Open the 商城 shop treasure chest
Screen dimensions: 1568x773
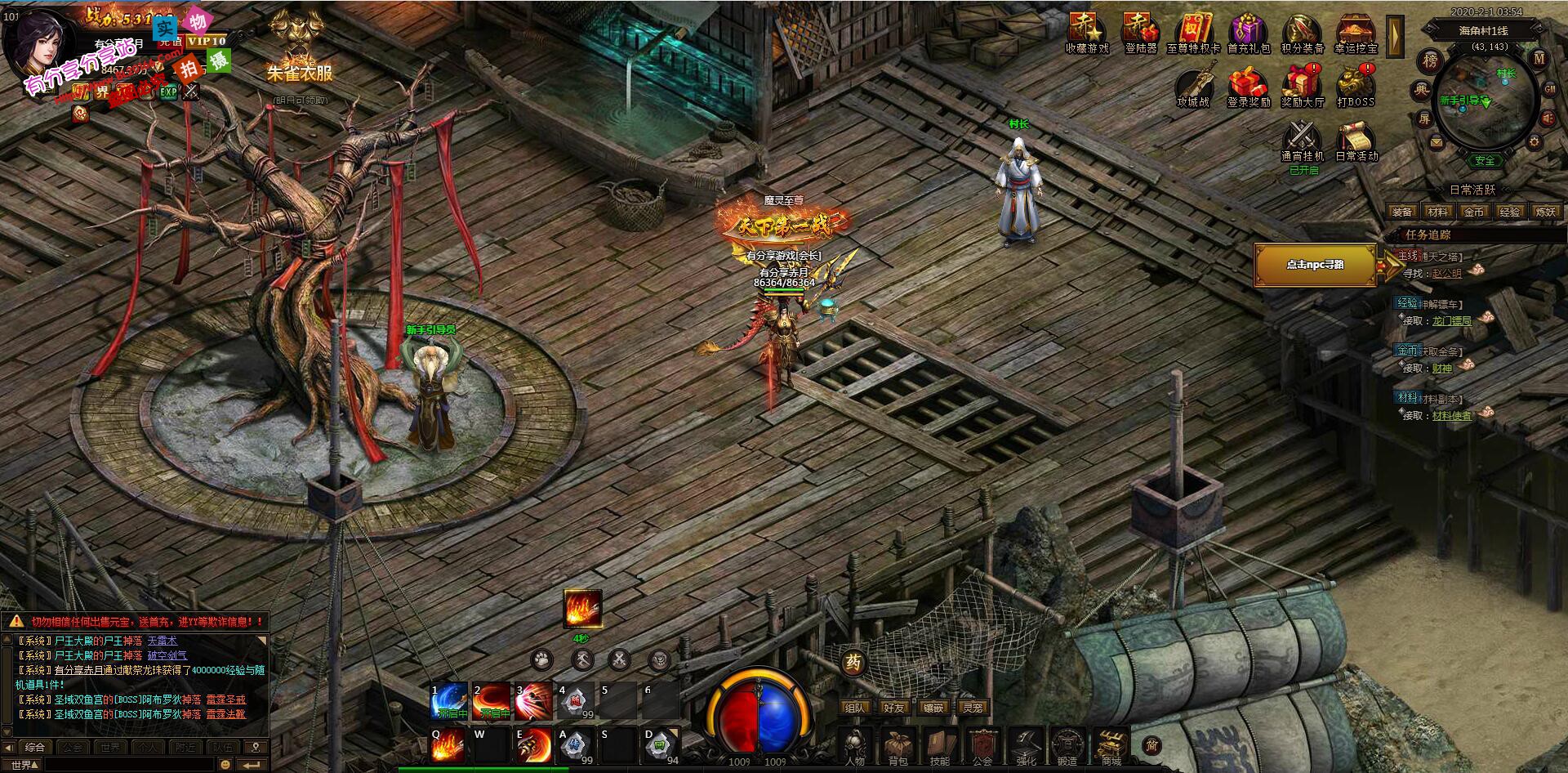click(x=1111, y=745)
